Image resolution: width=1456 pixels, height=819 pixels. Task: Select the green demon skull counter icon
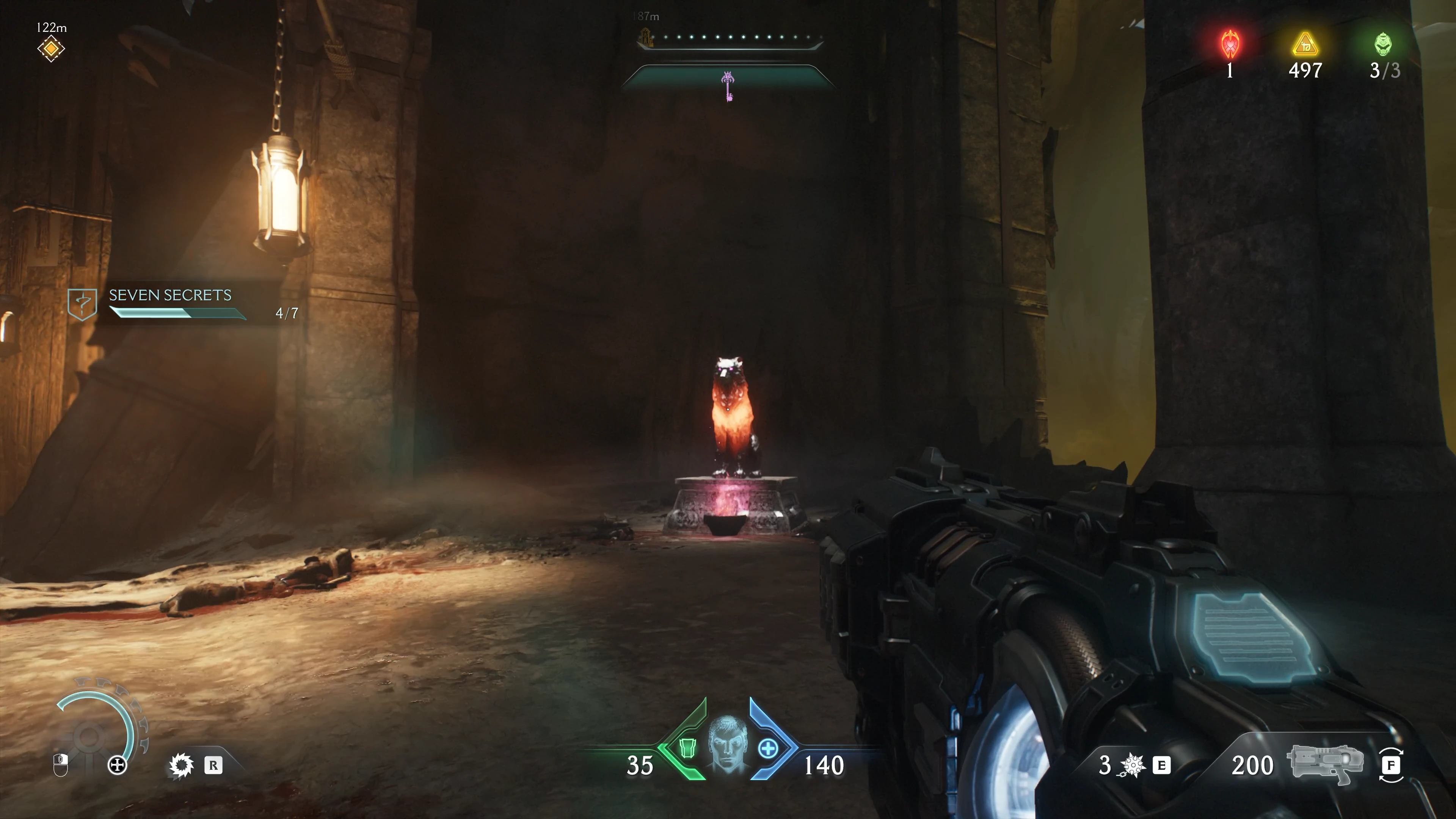point(1383,45)
